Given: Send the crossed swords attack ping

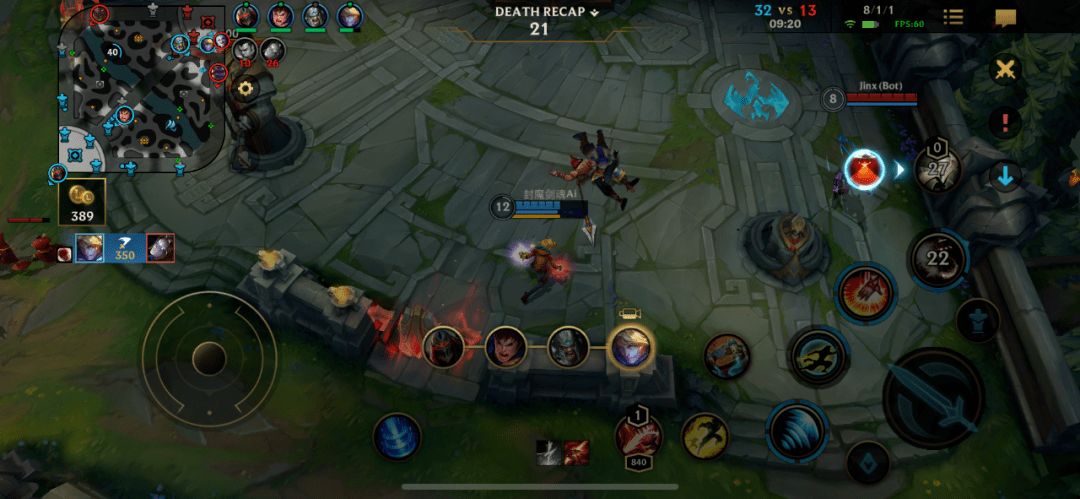Looking at the screenshot, I should pos(1004,70).
